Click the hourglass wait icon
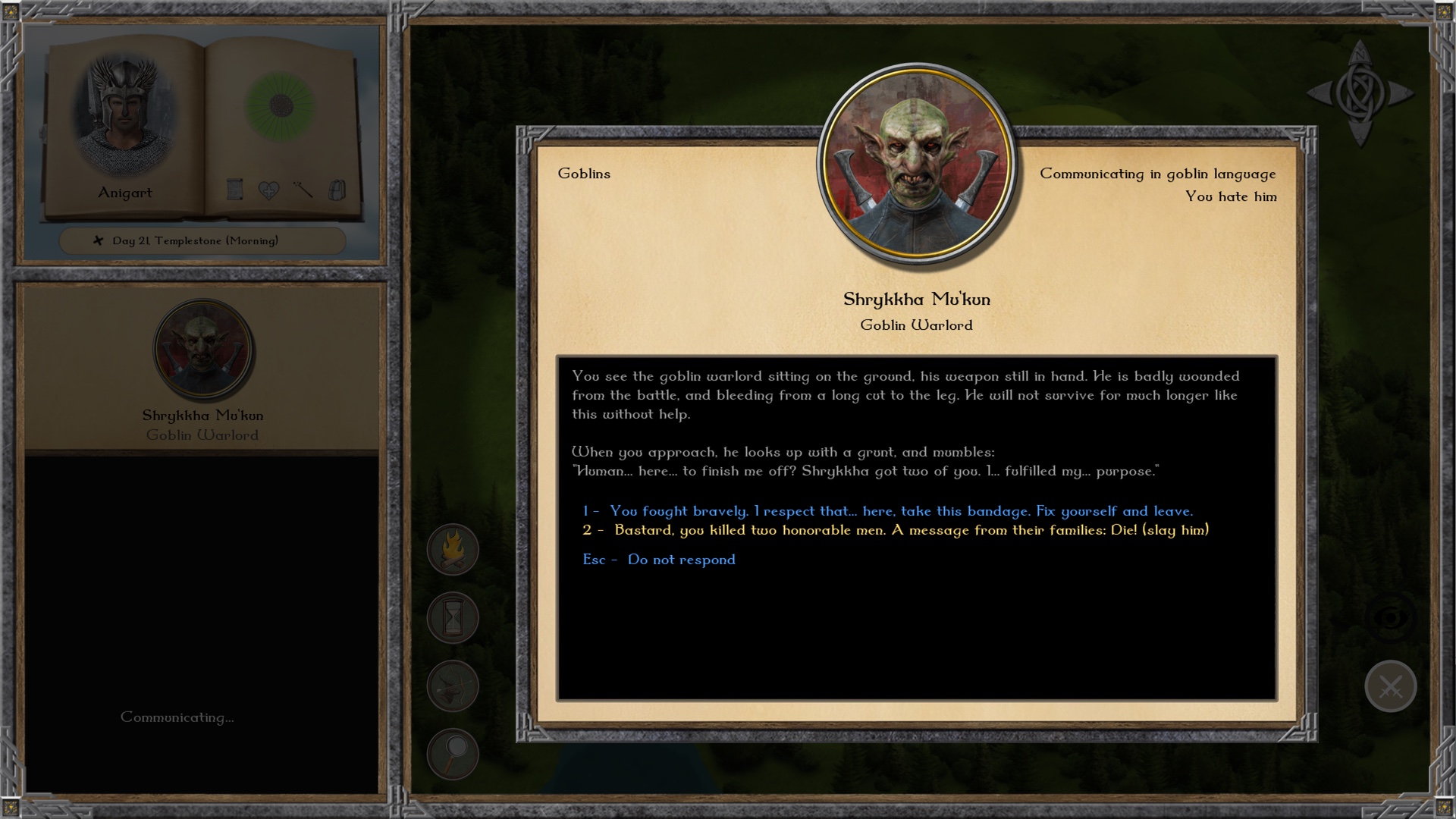The height and width of the screenshot is (819, 1456). point(452,617)
